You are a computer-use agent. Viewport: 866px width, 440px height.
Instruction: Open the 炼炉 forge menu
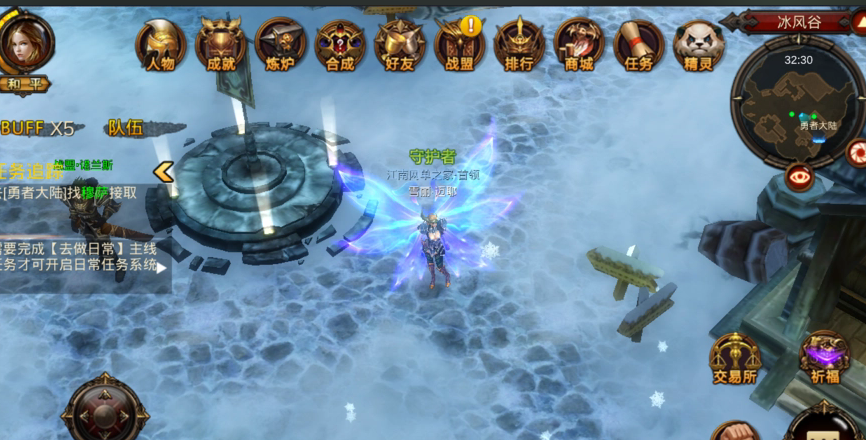click(280, 45)
